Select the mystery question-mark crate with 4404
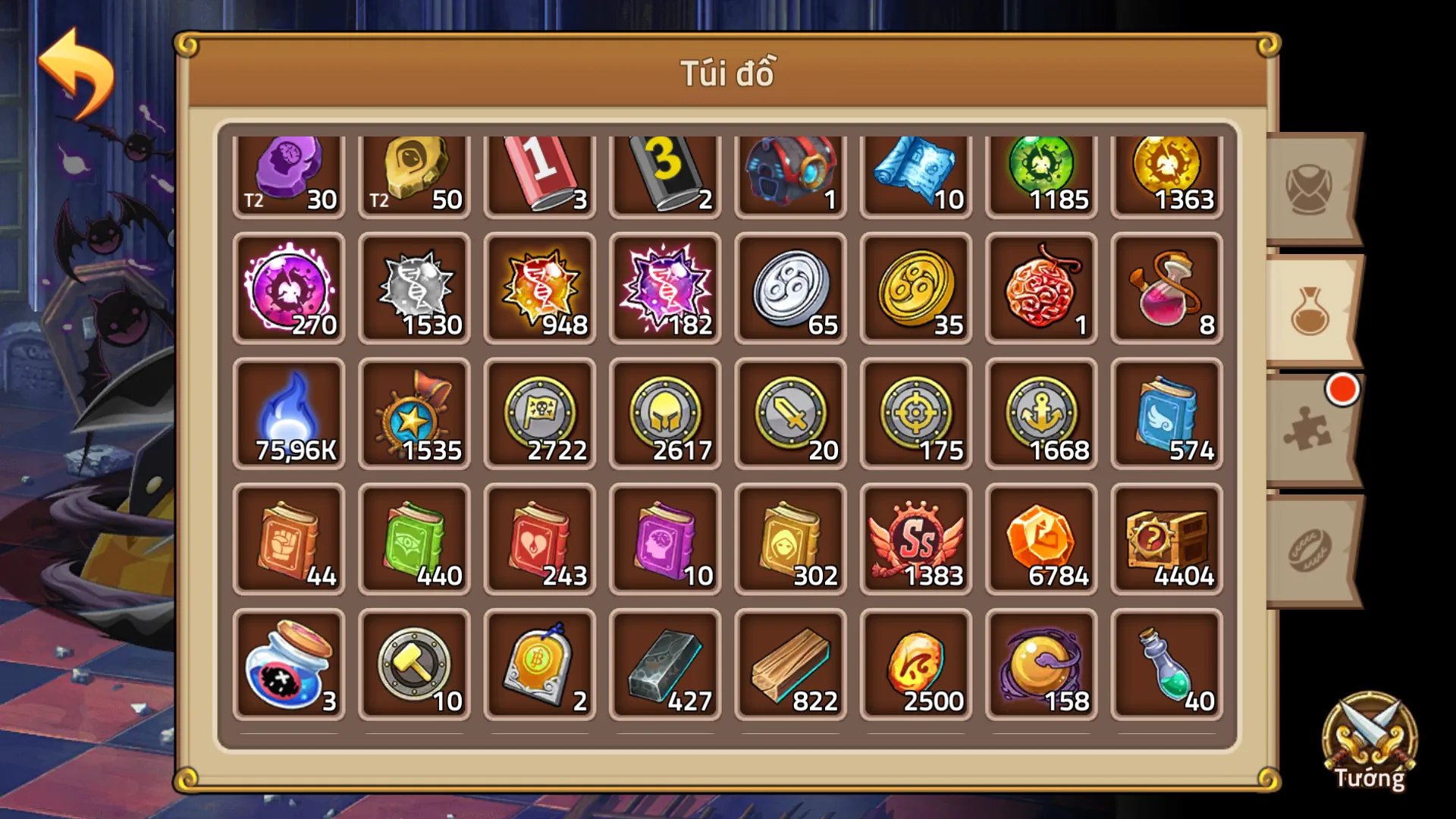The width and height of the screenshot is (1456, 819). click(x=1166, y=540)
